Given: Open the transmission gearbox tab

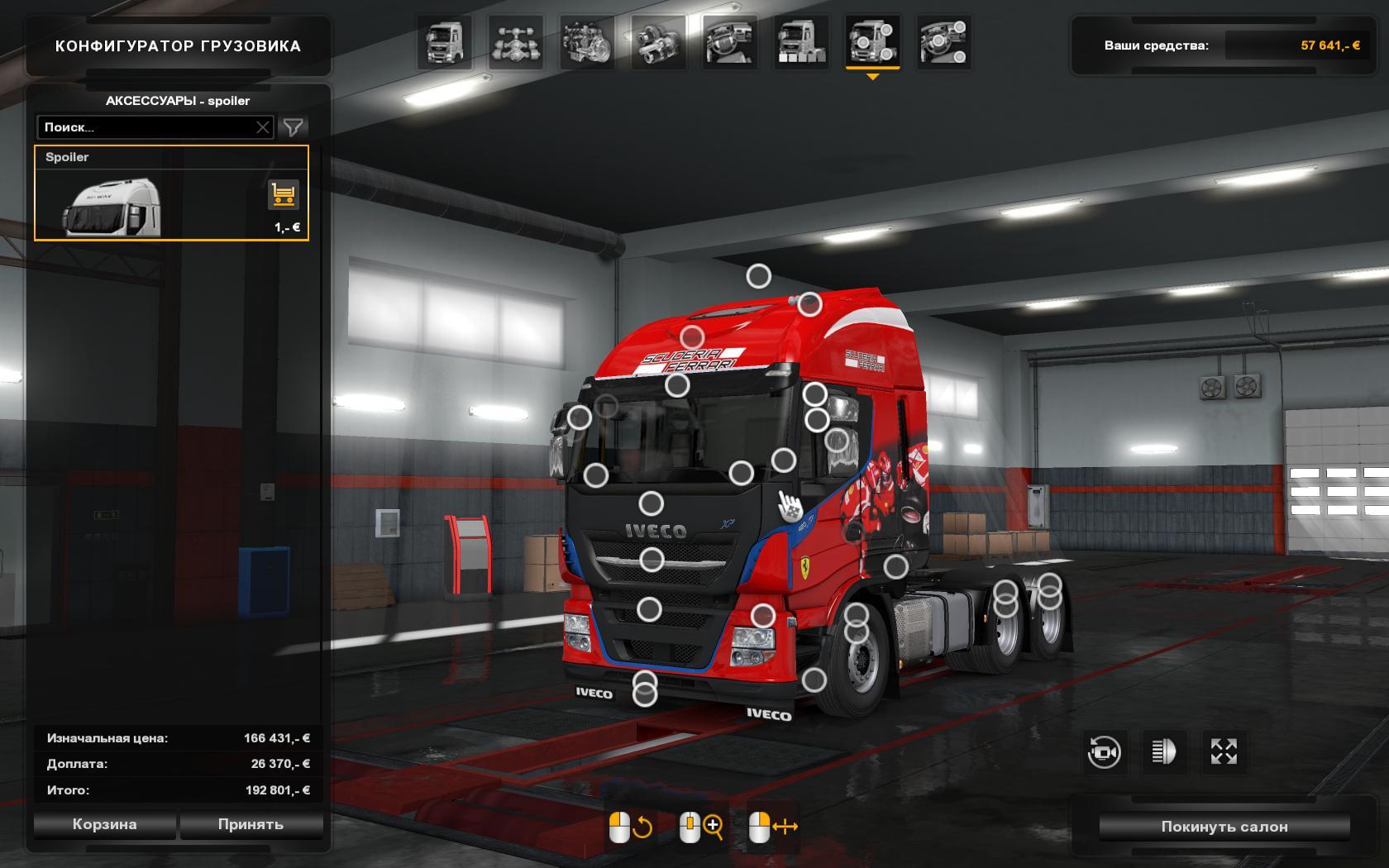Looking at the screenshot, I should click(x=658, y=42).
